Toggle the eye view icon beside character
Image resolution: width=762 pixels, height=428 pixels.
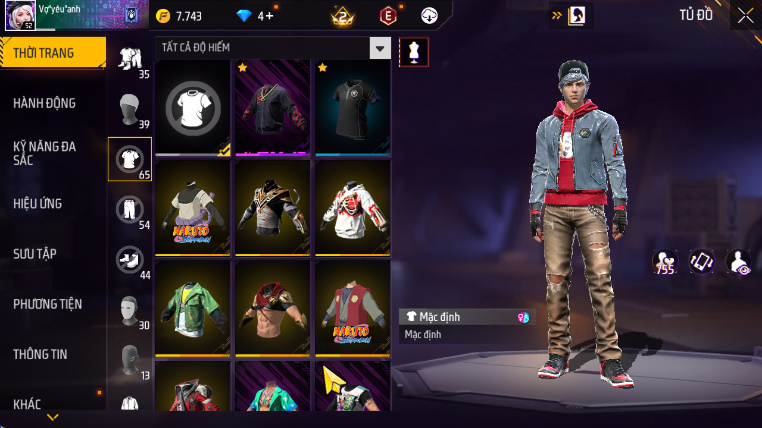(x=738, y=263)
